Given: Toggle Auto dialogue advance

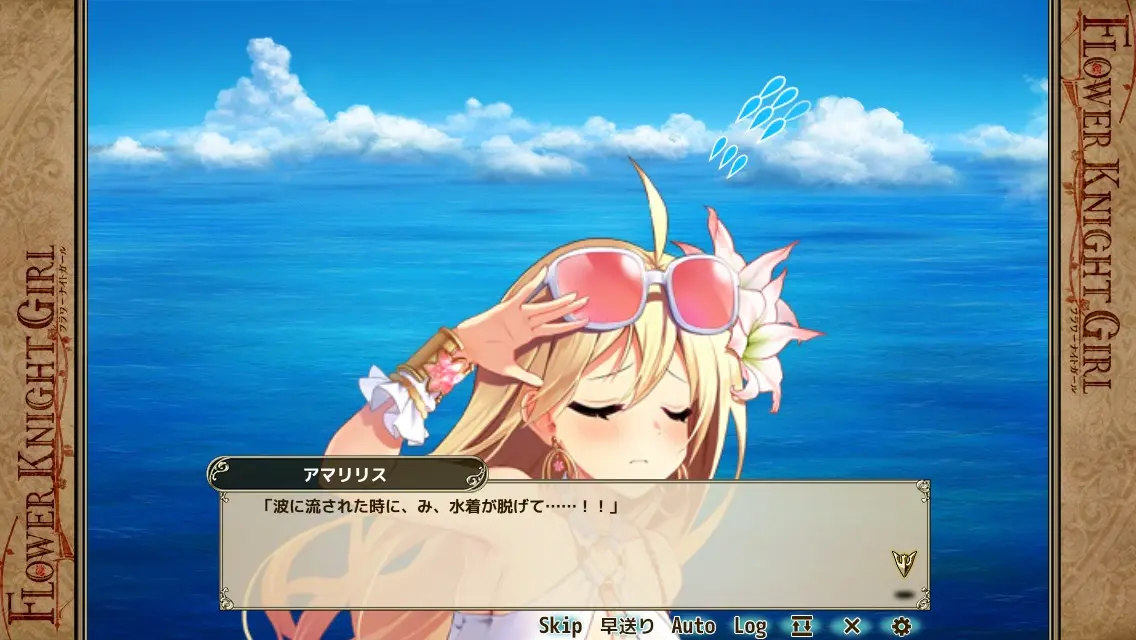Looking at the screenshot, I should [693, 626].
